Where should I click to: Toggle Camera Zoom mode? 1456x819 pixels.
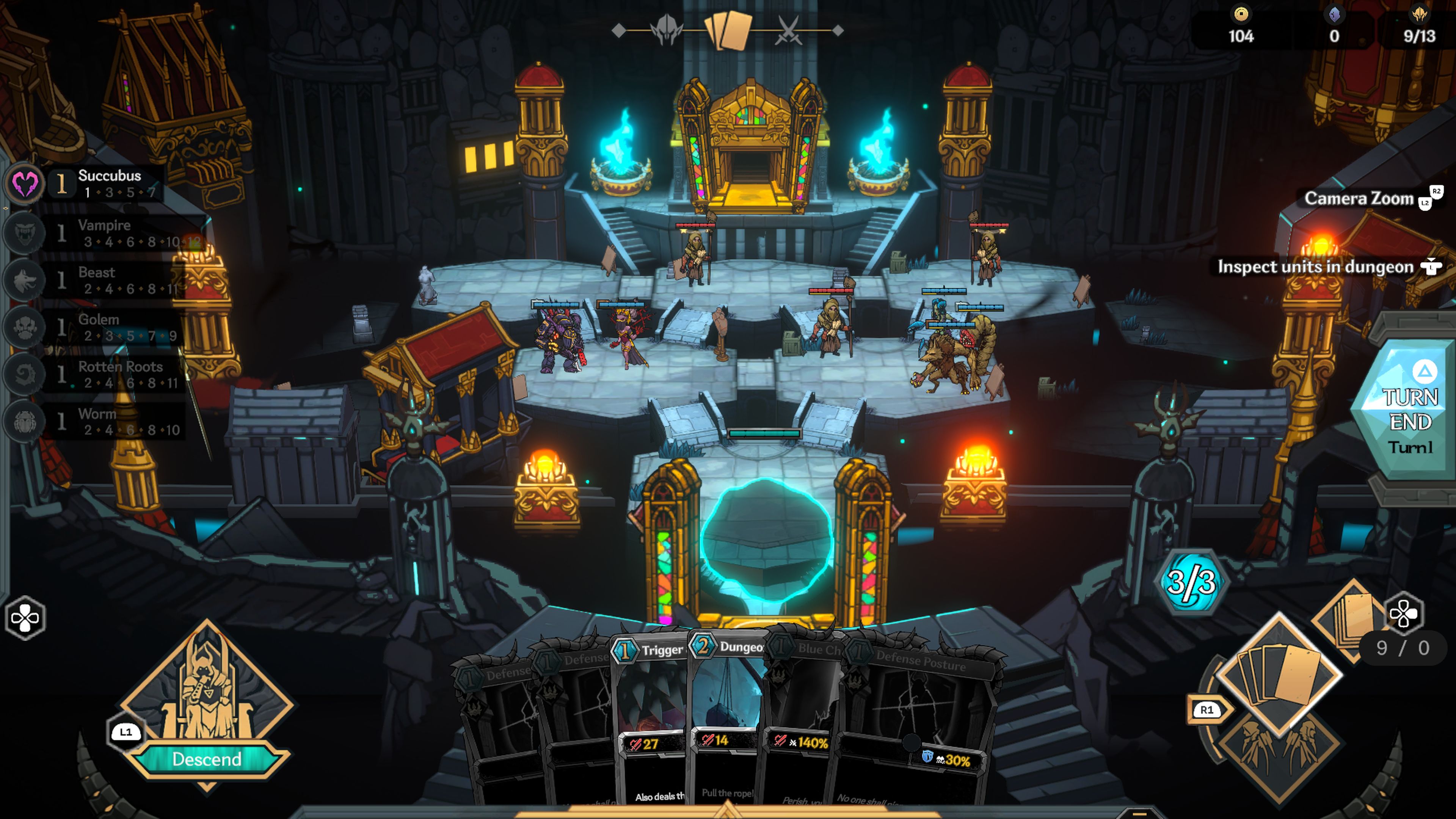click(x=1358, y=198)
